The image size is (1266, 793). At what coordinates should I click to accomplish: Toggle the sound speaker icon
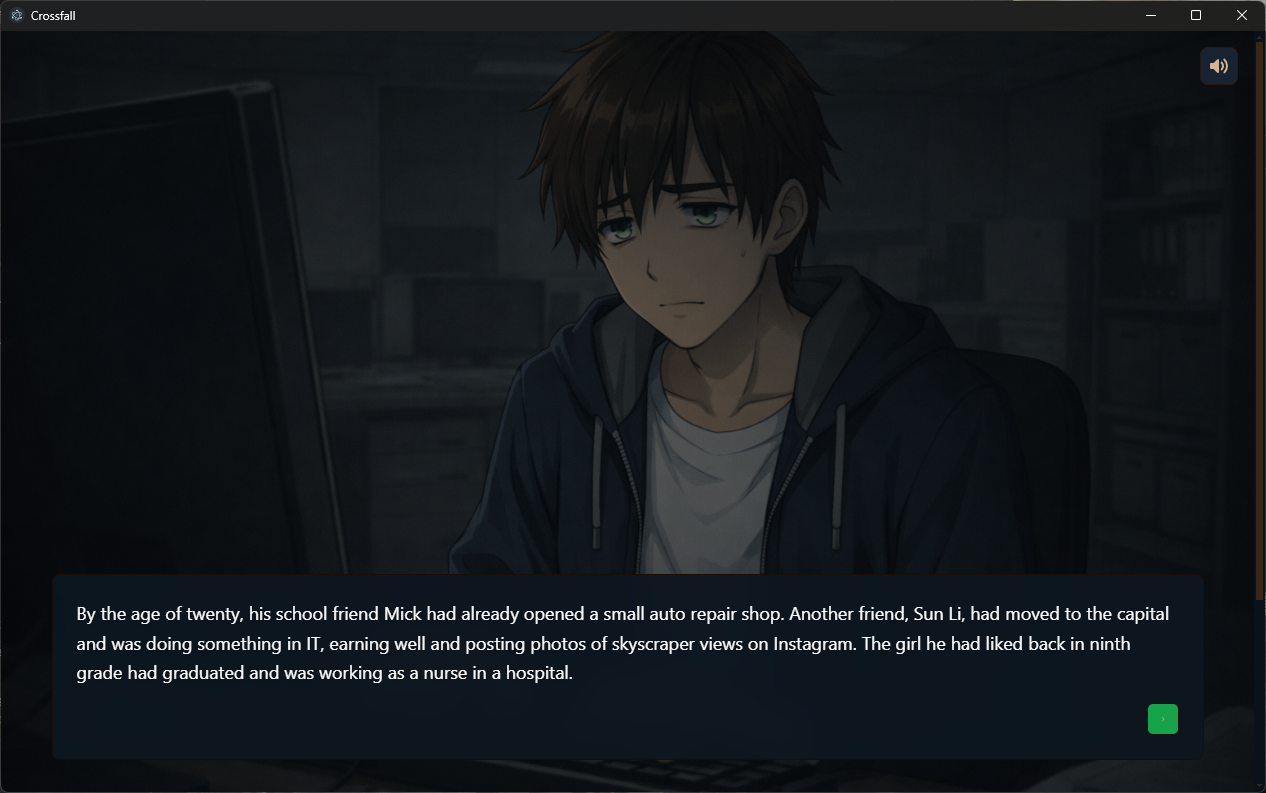pyautogui.click(x=1218, y=66)
